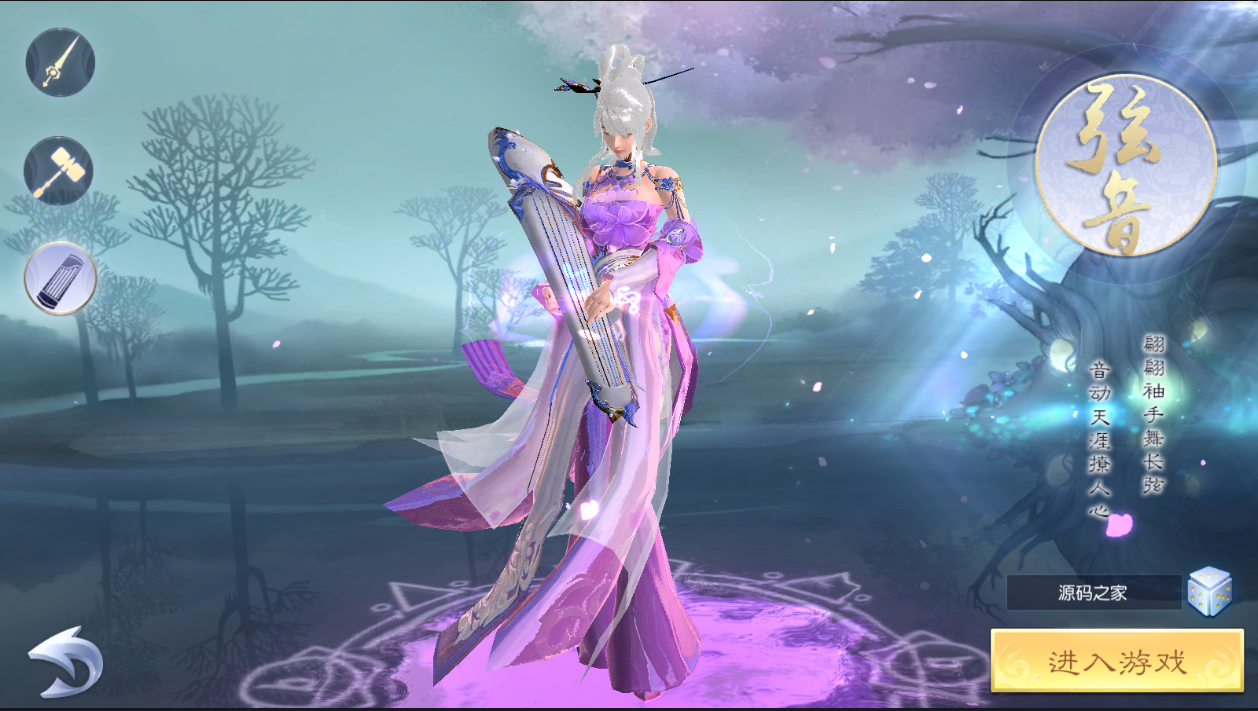Select the zither class icon
The height and width of the screenshot is (711, 1258).
(60, 278)
